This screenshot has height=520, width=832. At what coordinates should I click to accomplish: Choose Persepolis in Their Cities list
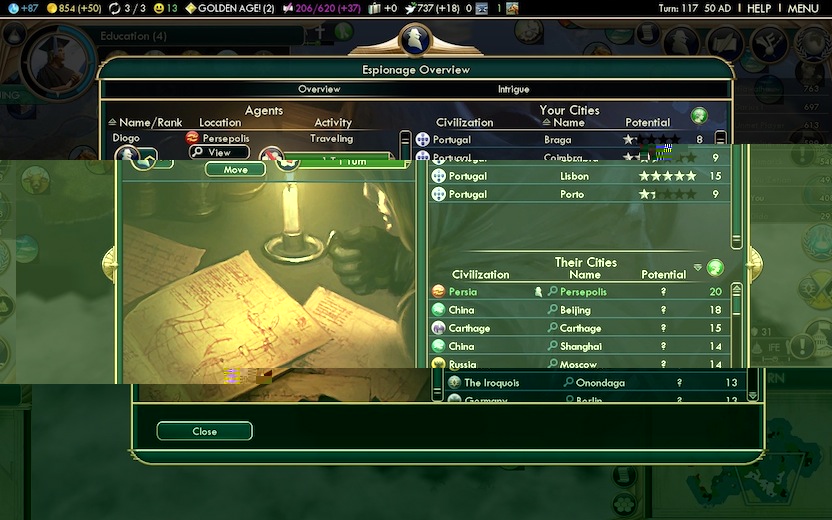585,292
